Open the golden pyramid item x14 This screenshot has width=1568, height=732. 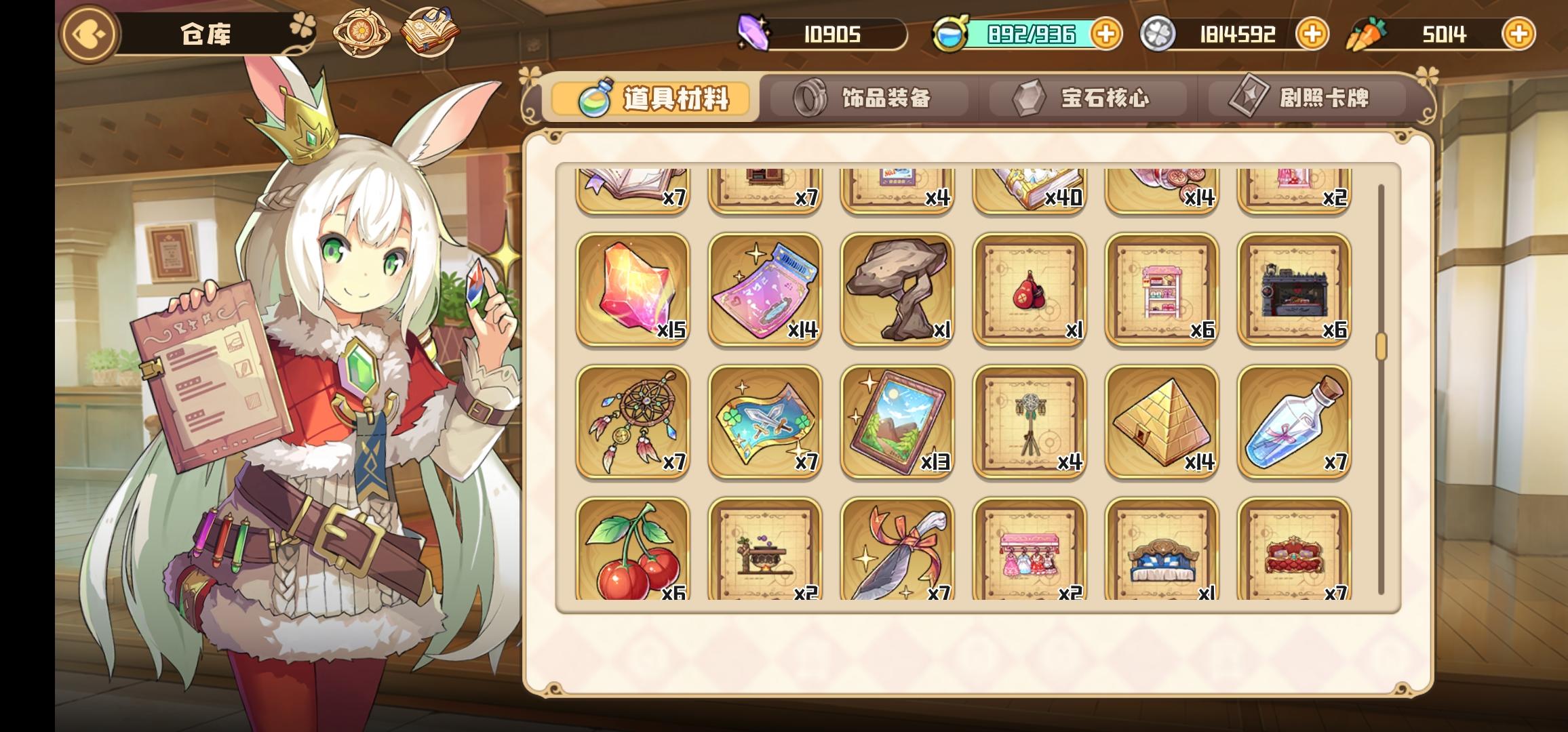pos(1162,422)
